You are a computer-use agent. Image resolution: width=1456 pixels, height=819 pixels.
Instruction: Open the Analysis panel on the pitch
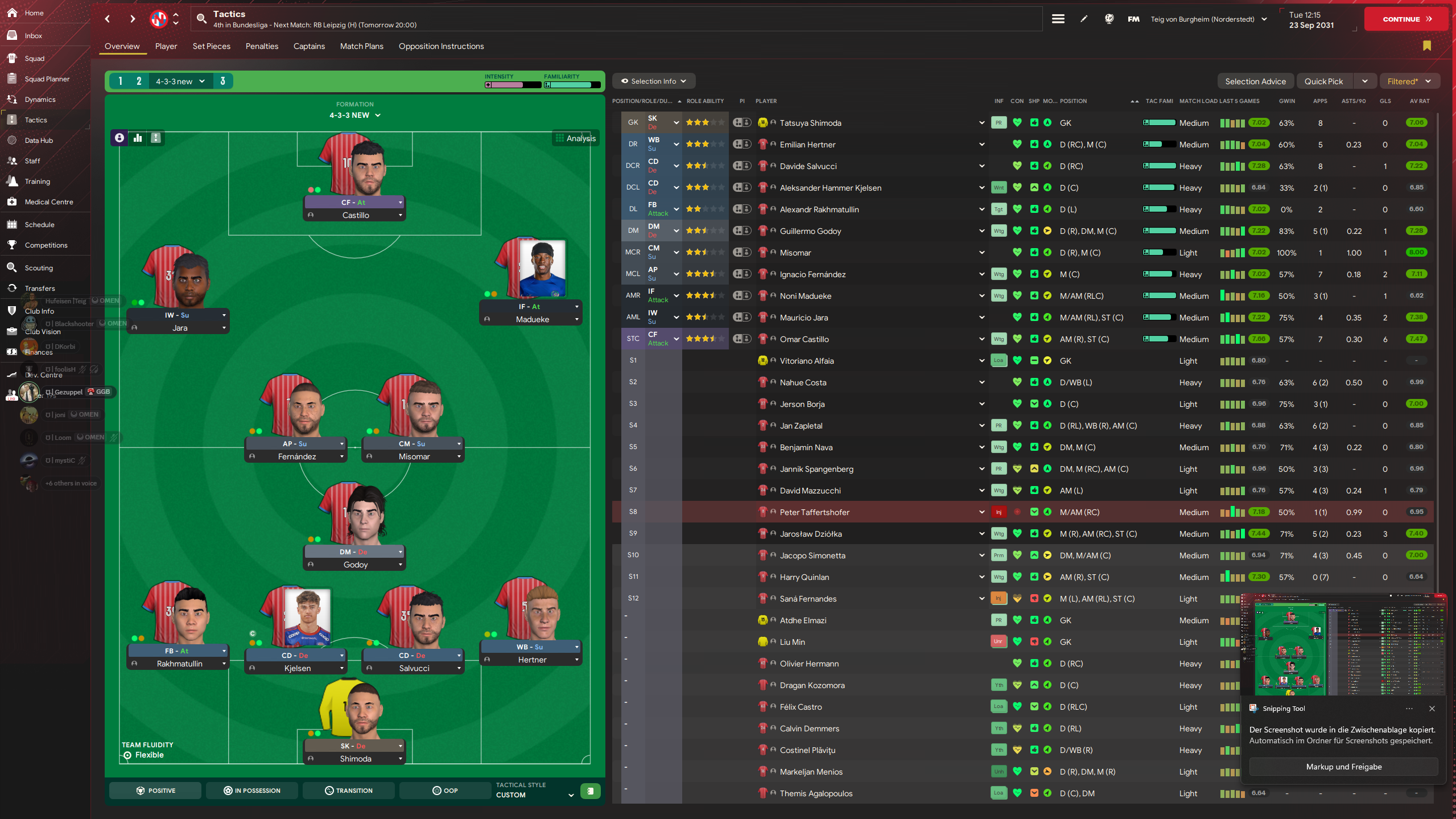[575, 138]
